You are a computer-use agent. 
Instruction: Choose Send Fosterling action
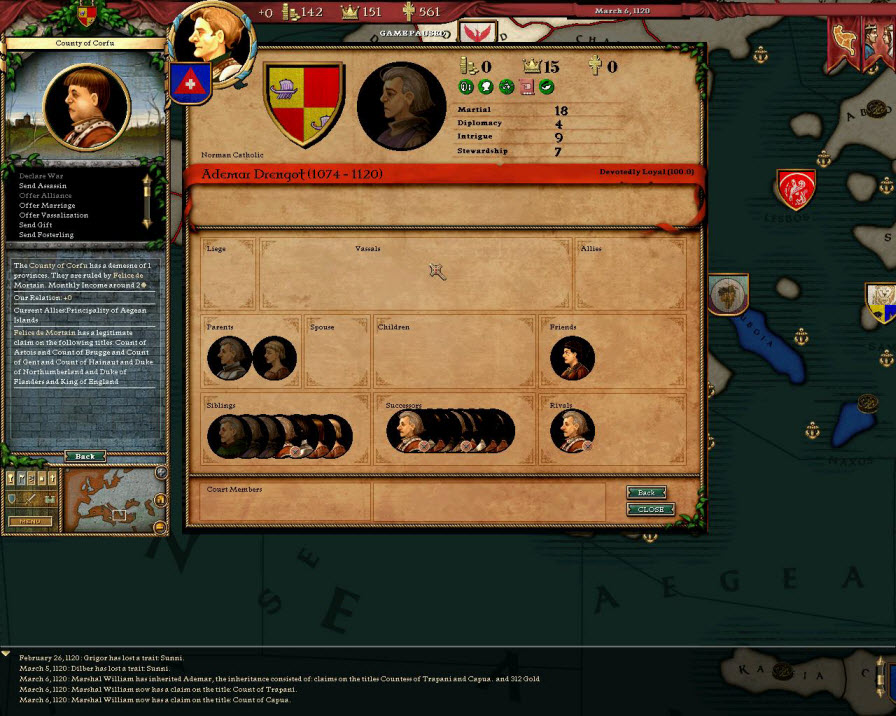pyautogui.click(x=46, y=235)
